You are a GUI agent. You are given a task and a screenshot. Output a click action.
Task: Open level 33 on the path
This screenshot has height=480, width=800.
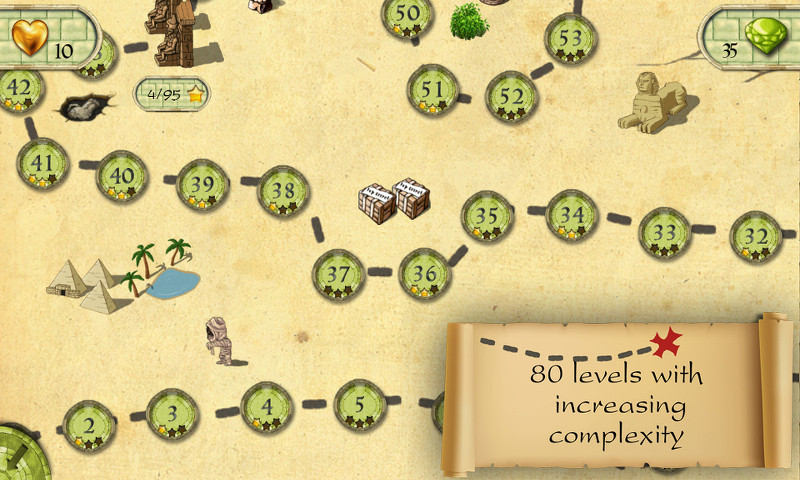(665, 233)
